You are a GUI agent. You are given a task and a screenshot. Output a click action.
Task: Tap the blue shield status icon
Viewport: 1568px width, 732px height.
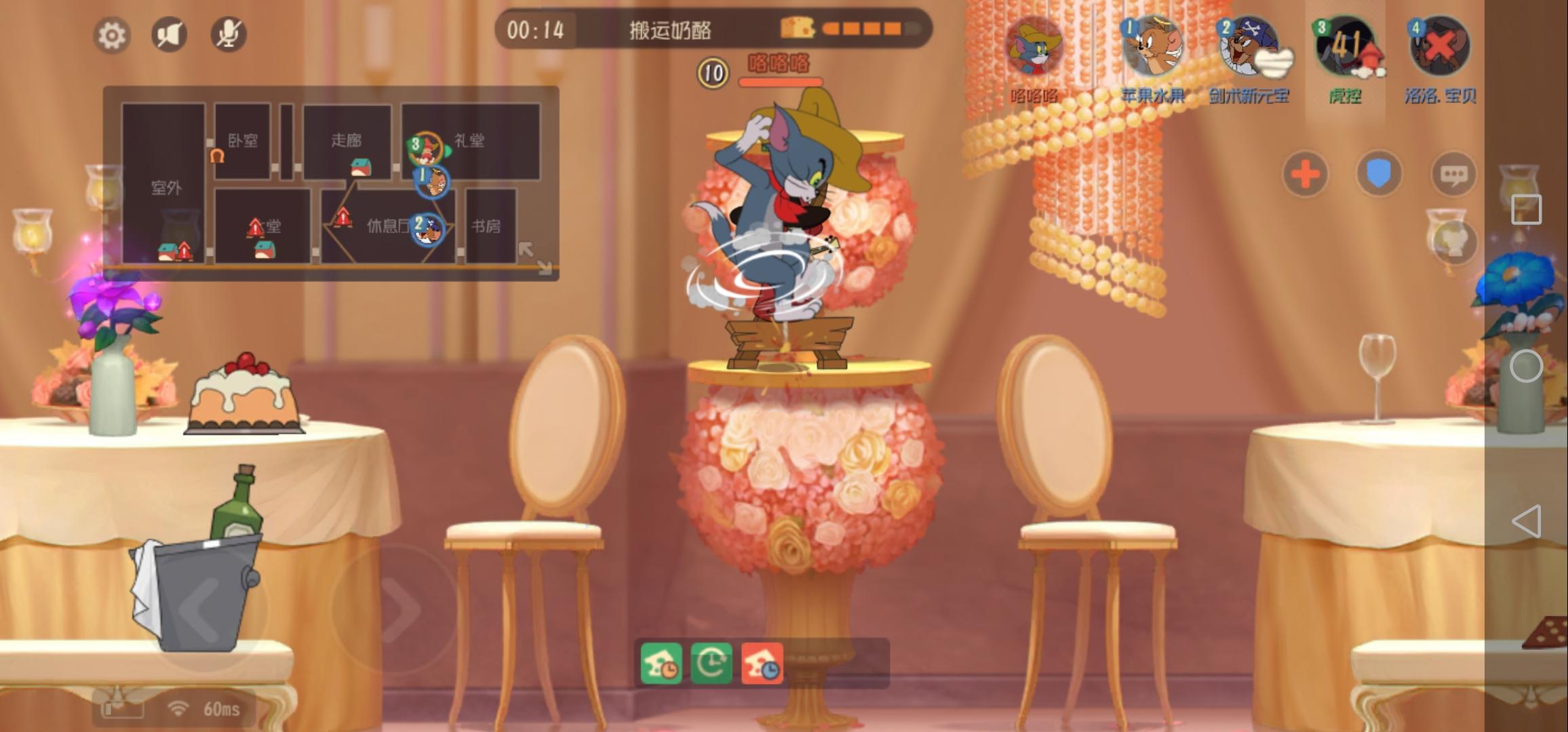click(x=1379, y=174)
